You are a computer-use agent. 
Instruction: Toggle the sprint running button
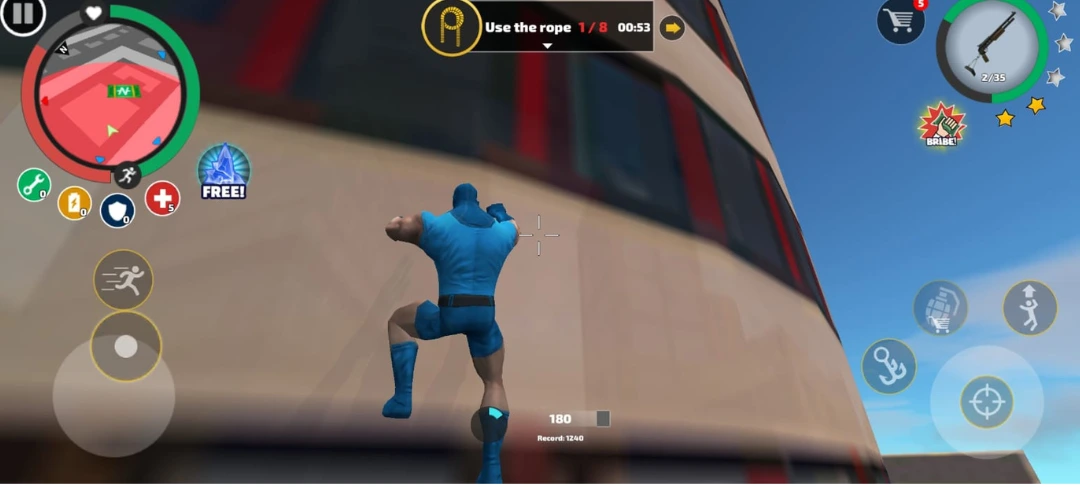tap(124, 280)
